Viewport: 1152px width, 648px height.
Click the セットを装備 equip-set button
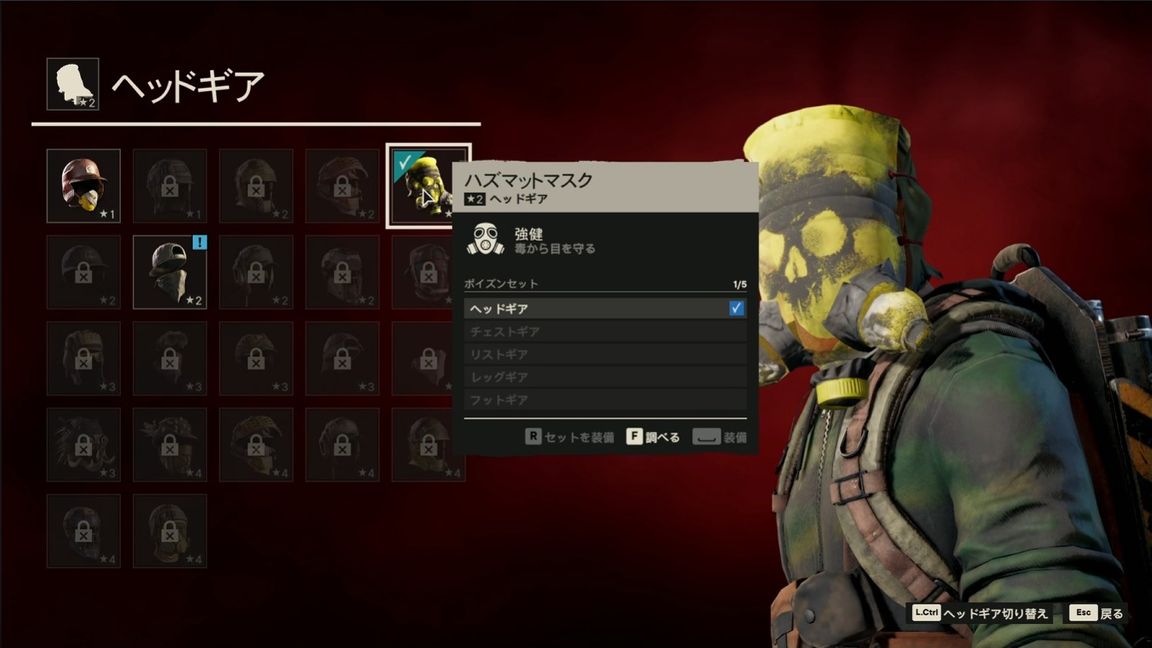coord(569,437)
